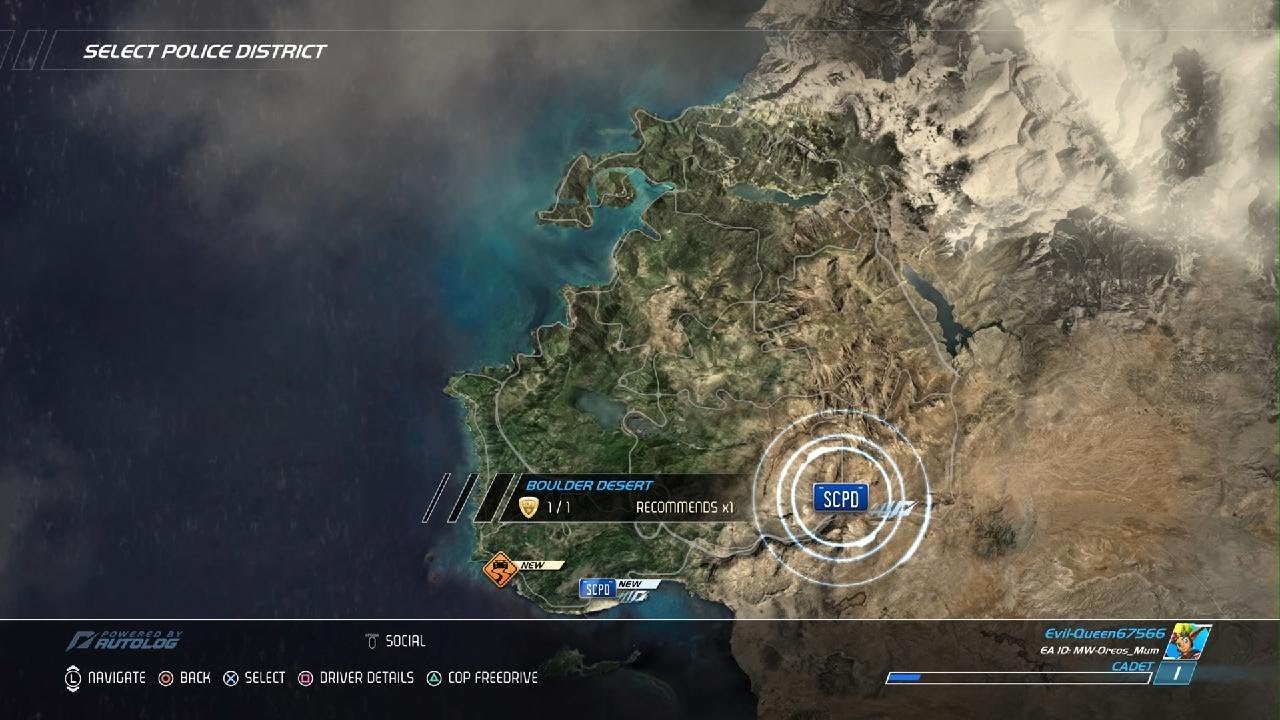Open the orange skidding-car NEW event marker

point(499,571)
